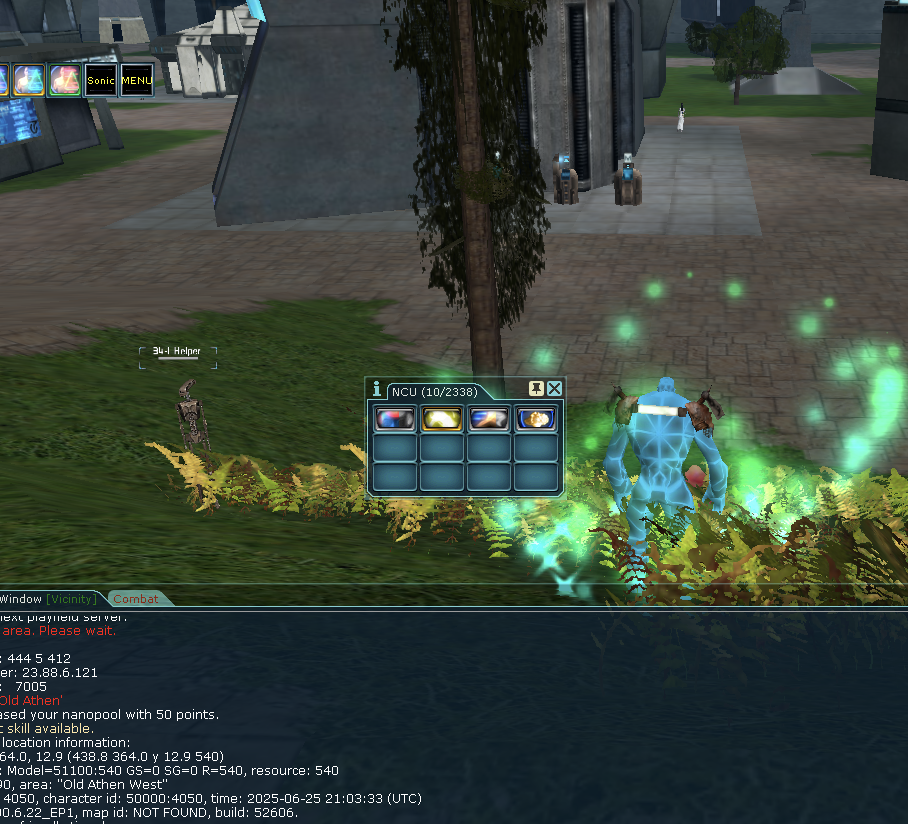
Task: Close the NCU window
Action: tap(555, 389)
